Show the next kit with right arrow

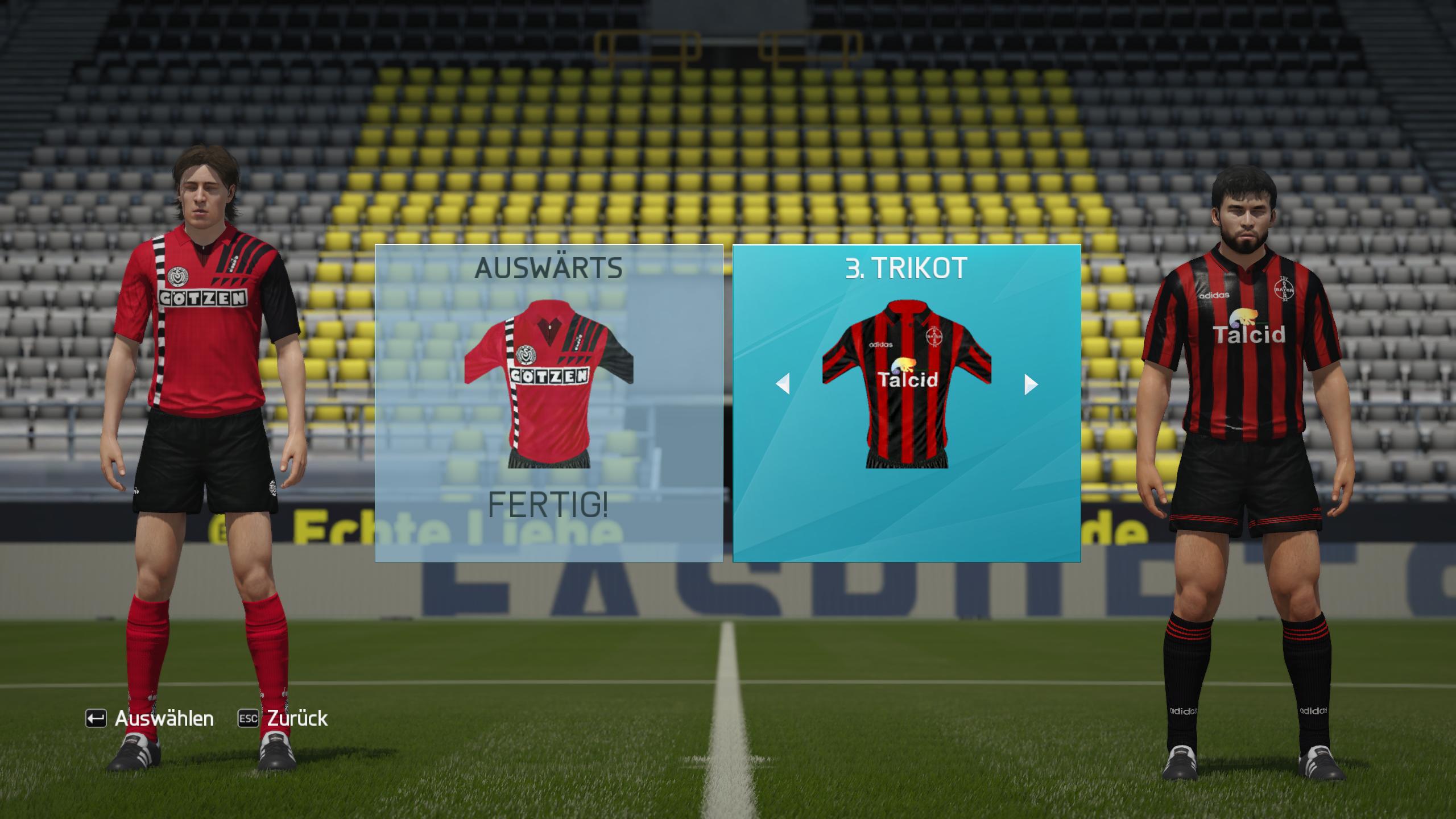click(x=1031, y=384)
